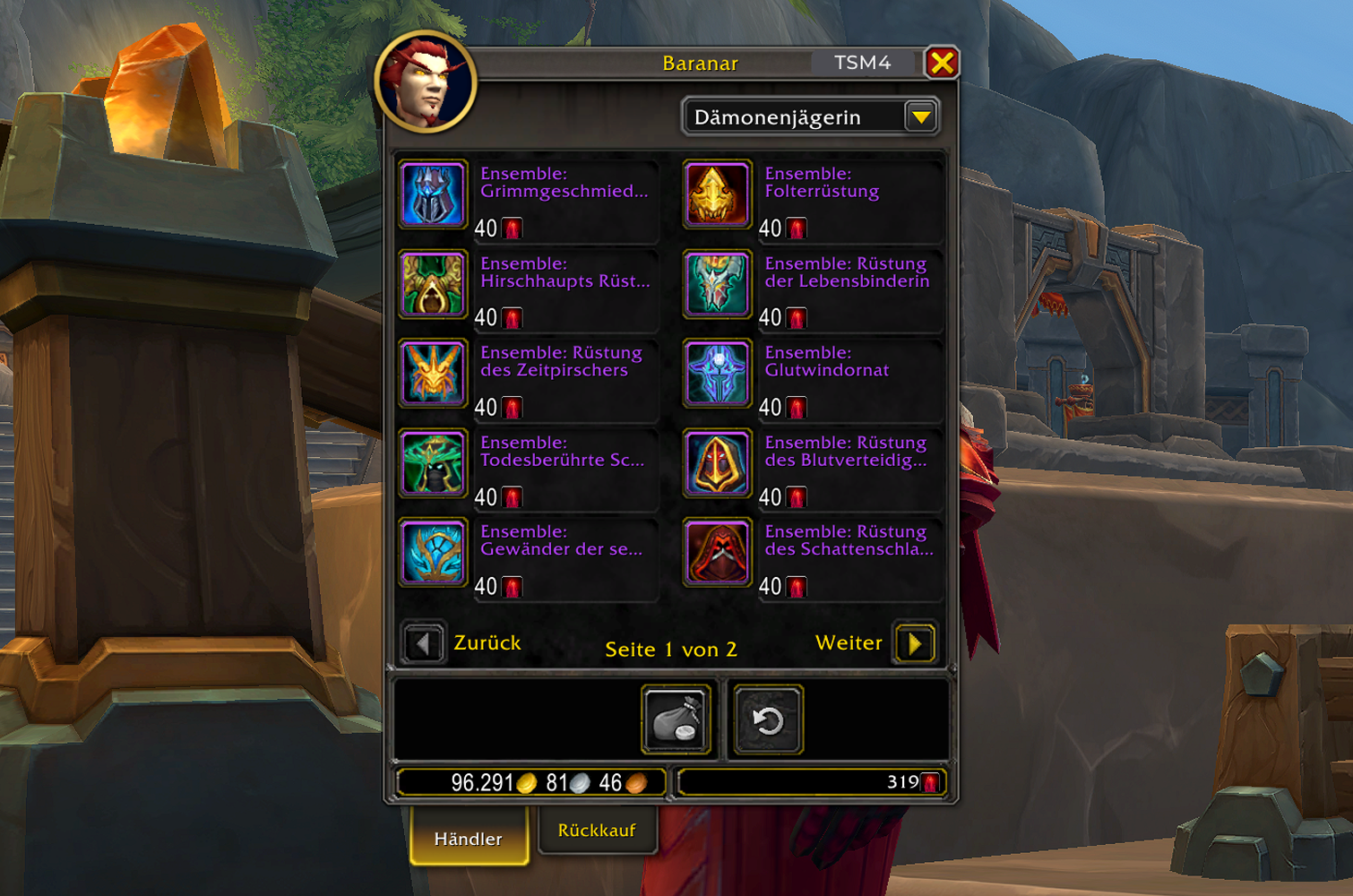Switch to the TSM4 view

862,63
